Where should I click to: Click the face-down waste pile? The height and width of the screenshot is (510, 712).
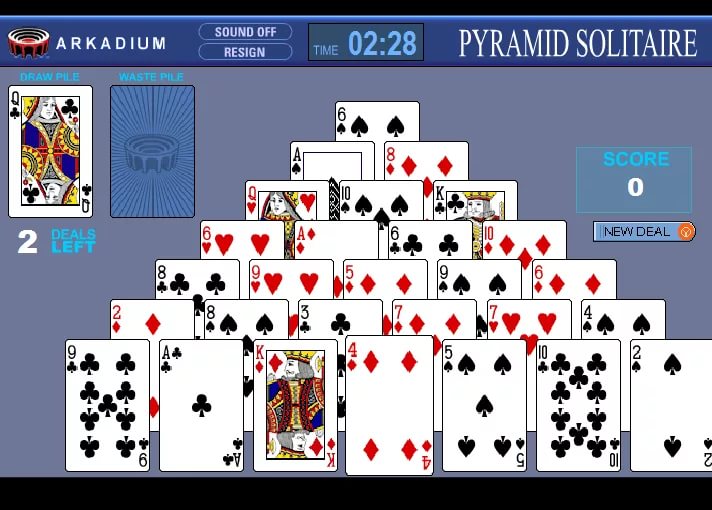(152, 151)
